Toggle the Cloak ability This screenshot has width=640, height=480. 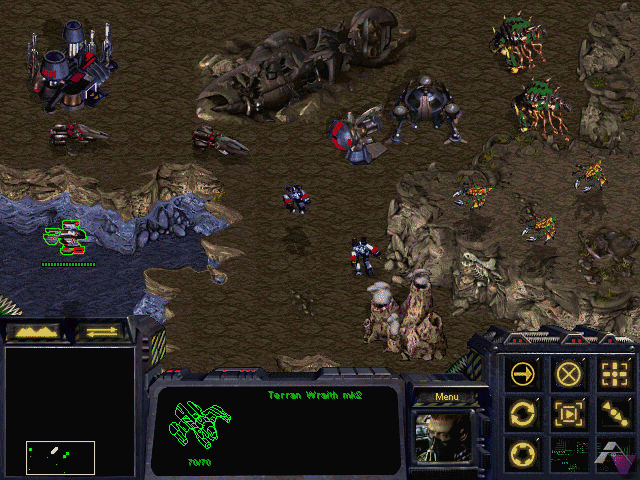522,453
